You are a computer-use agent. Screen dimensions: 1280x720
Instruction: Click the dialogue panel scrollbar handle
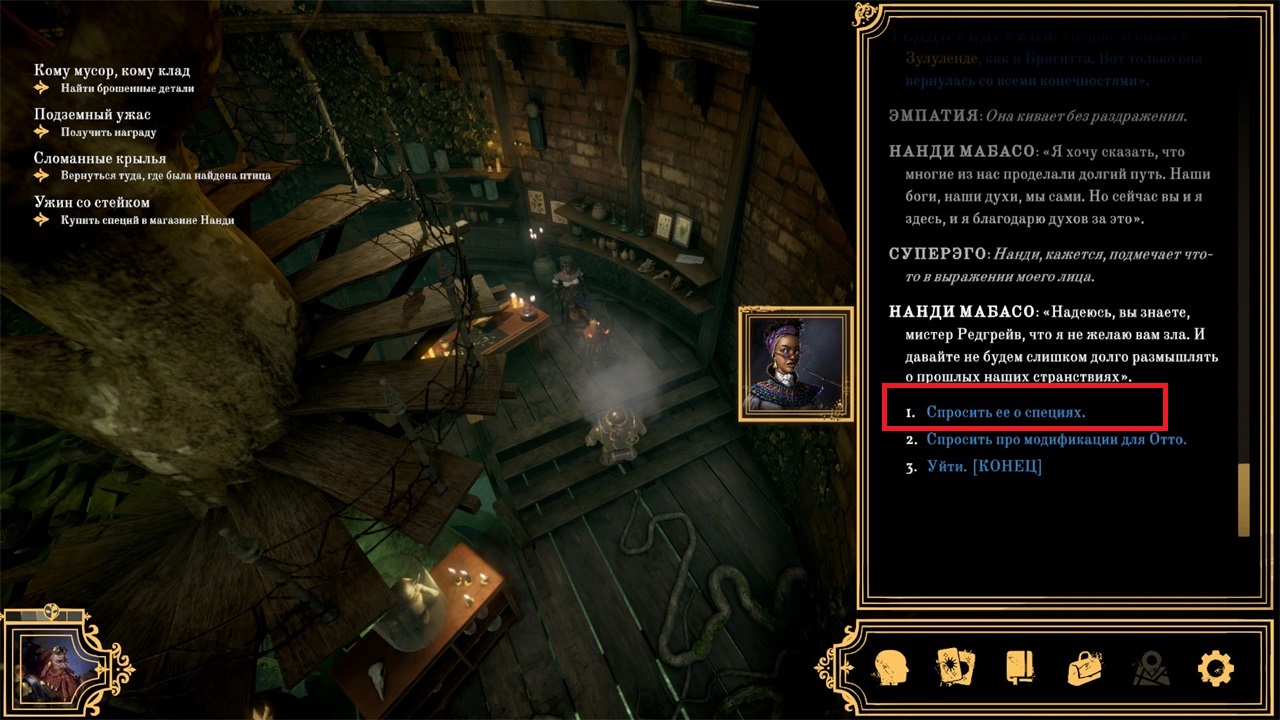tap(1244, 499)
